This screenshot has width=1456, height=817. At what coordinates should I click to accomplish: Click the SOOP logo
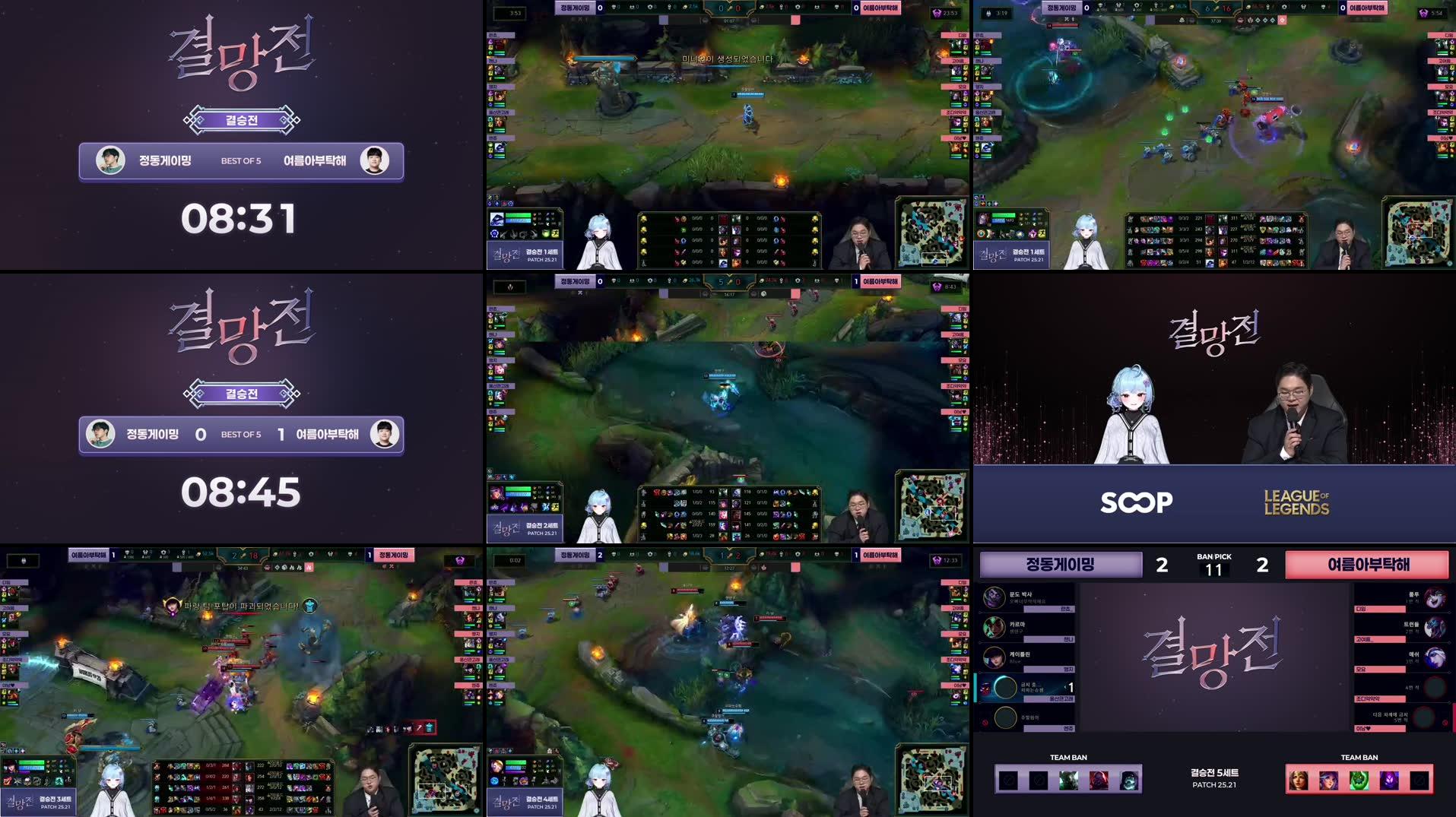click(x=1135, y=502)
